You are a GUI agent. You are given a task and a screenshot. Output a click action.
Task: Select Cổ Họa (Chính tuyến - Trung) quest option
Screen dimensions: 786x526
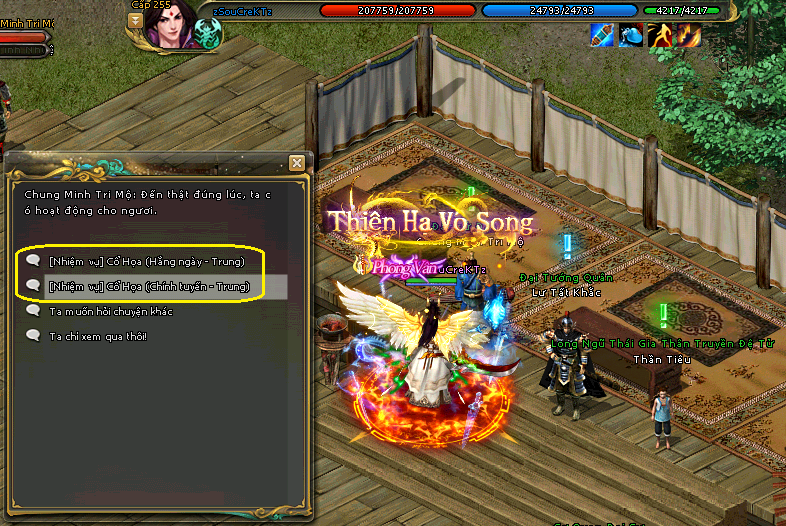[x=148, y=287]
